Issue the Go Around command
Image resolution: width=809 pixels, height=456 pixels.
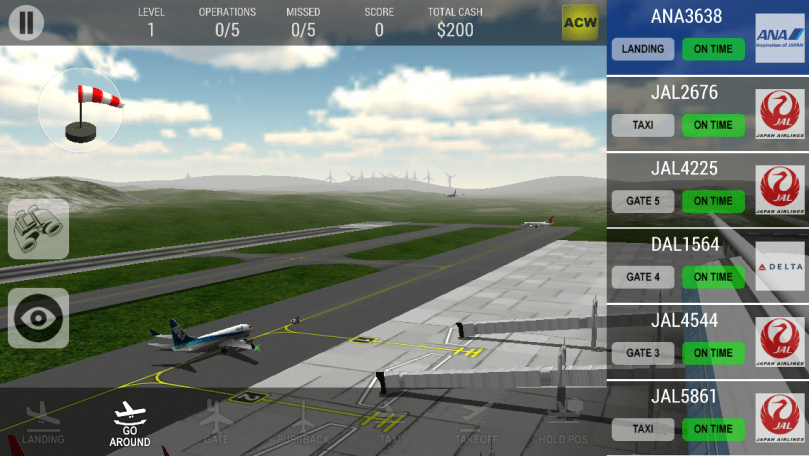coord(130,424)
